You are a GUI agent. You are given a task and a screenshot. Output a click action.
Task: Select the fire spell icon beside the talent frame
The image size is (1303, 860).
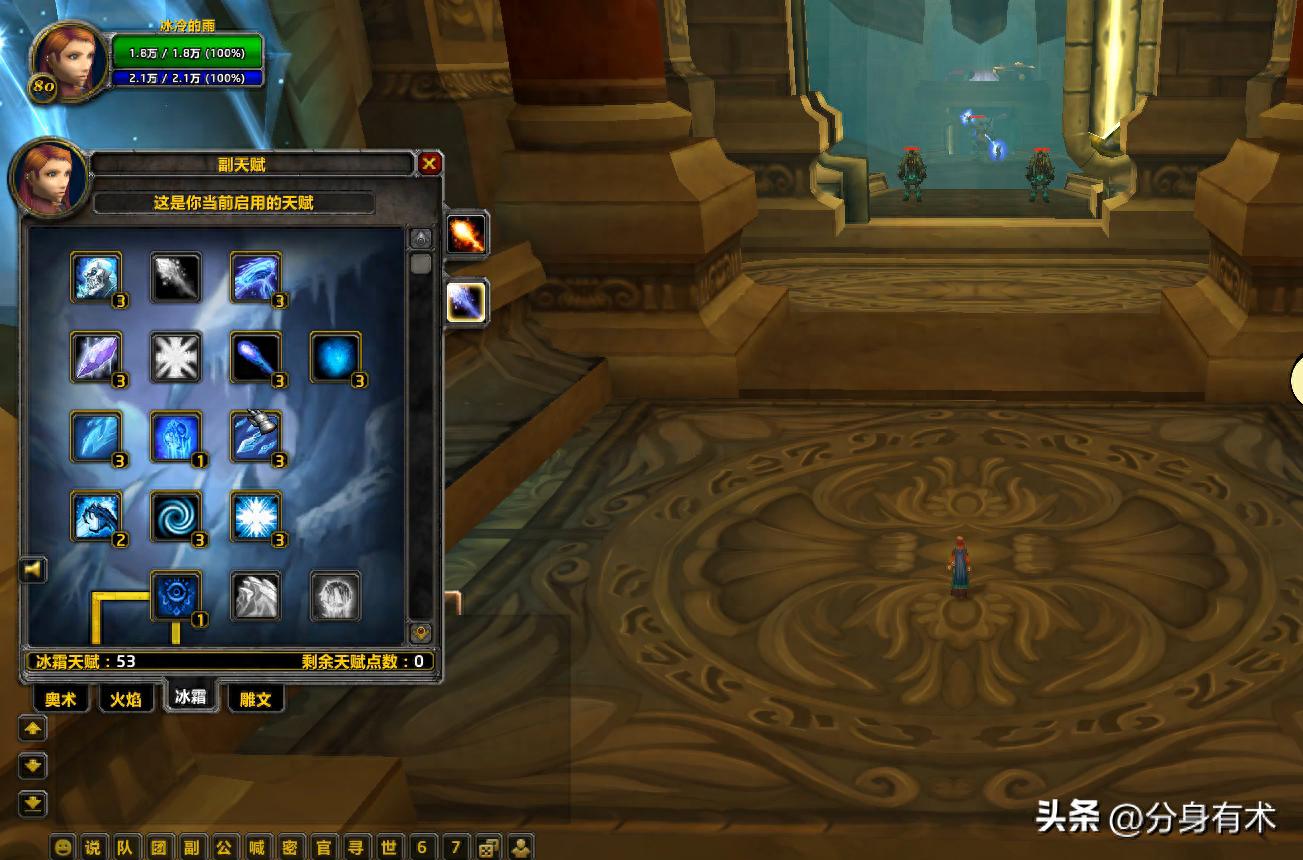click(466, 235)
